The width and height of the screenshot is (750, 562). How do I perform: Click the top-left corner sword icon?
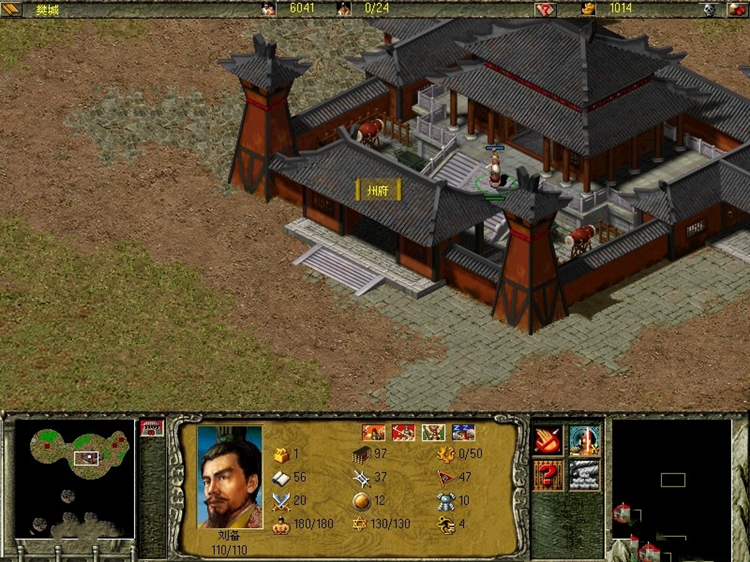10,9
